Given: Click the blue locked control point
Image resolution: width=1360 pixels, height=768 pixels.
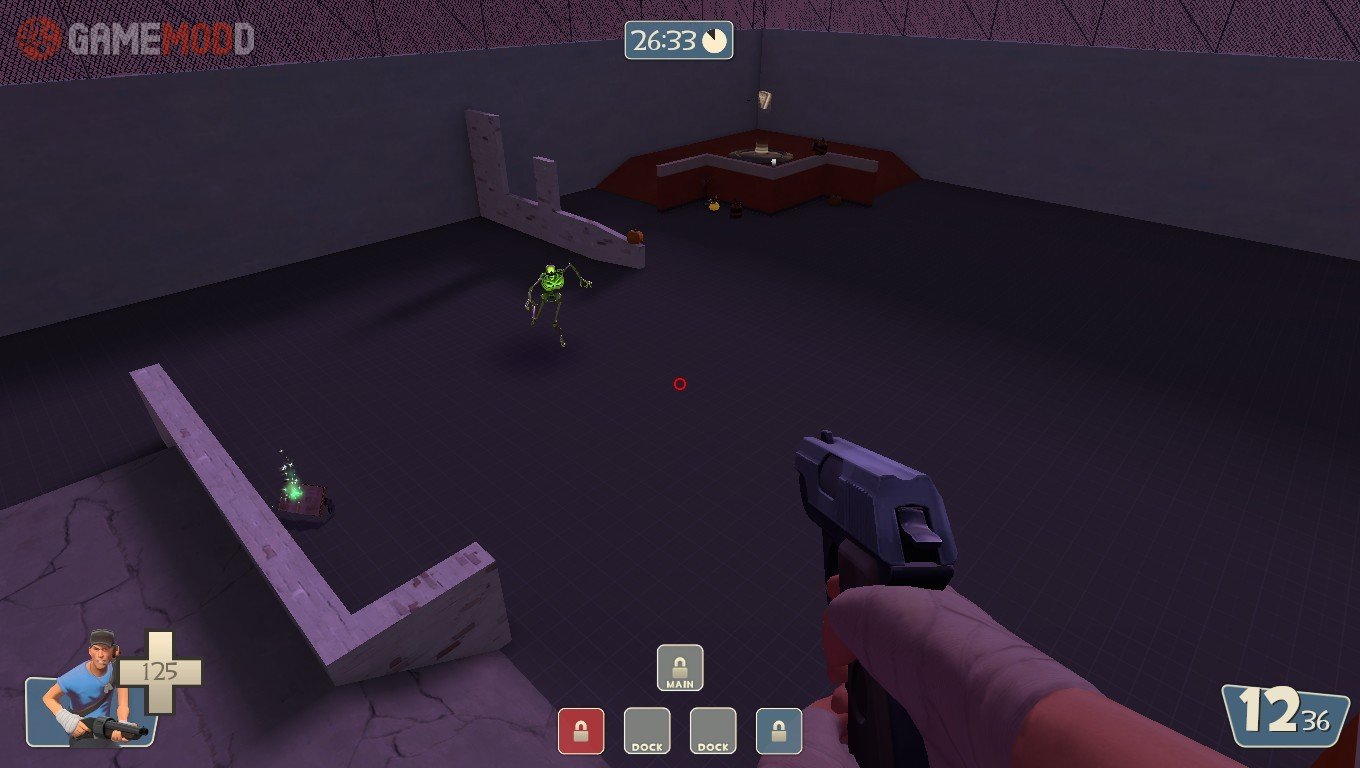Looking at the screenshot, I should (779, 731).
